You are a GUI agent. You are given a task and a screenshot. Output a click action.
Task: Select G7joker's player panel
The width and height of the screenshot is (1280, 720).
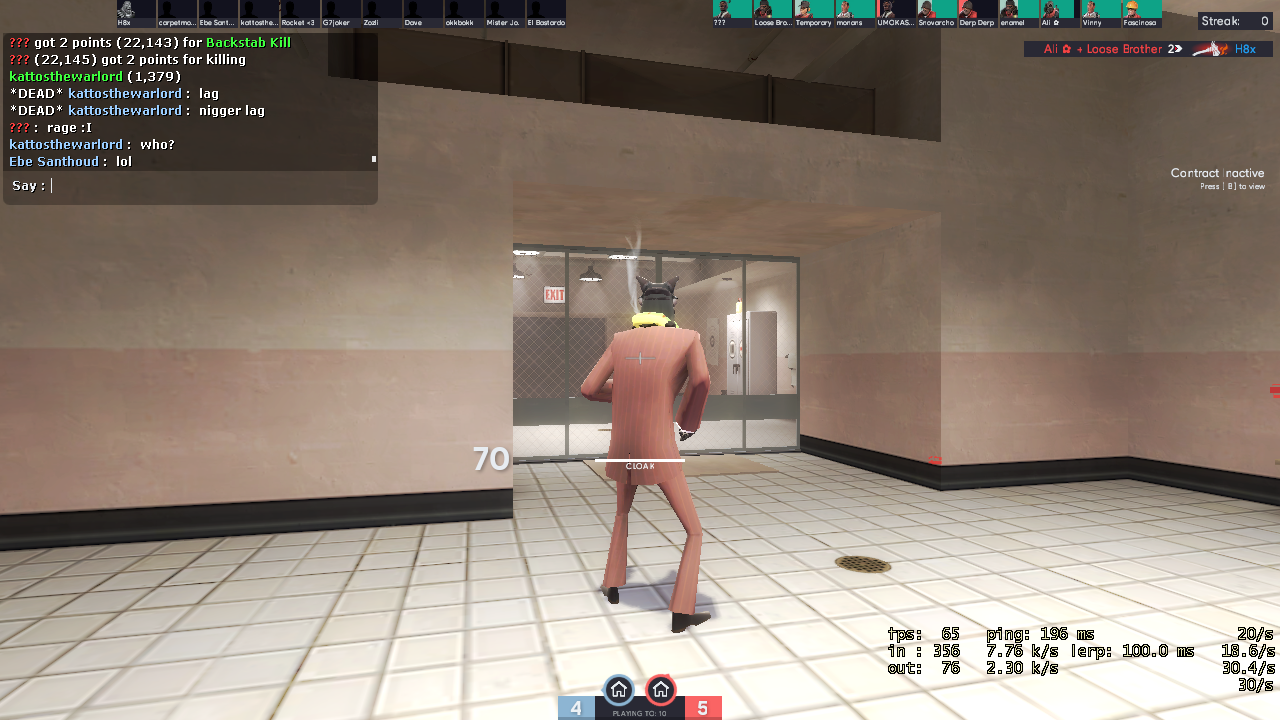coord(340,13)
